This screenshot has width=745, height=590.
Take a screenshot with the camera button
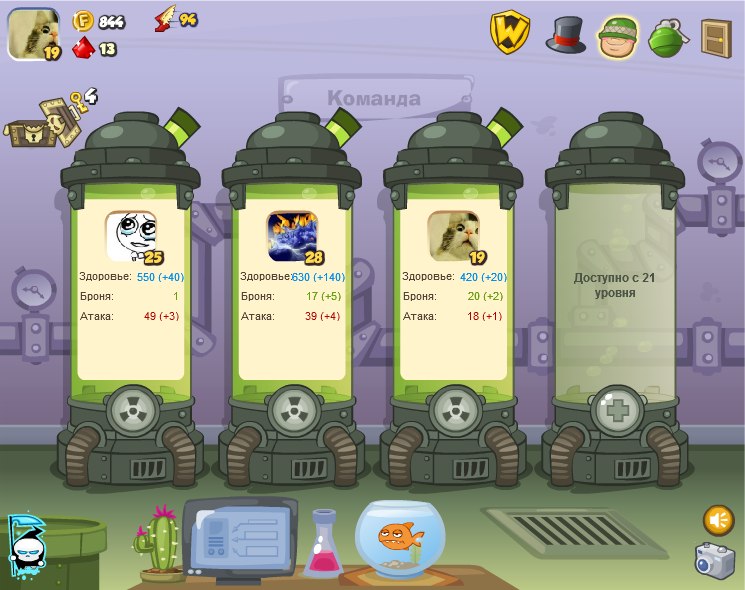715,561
